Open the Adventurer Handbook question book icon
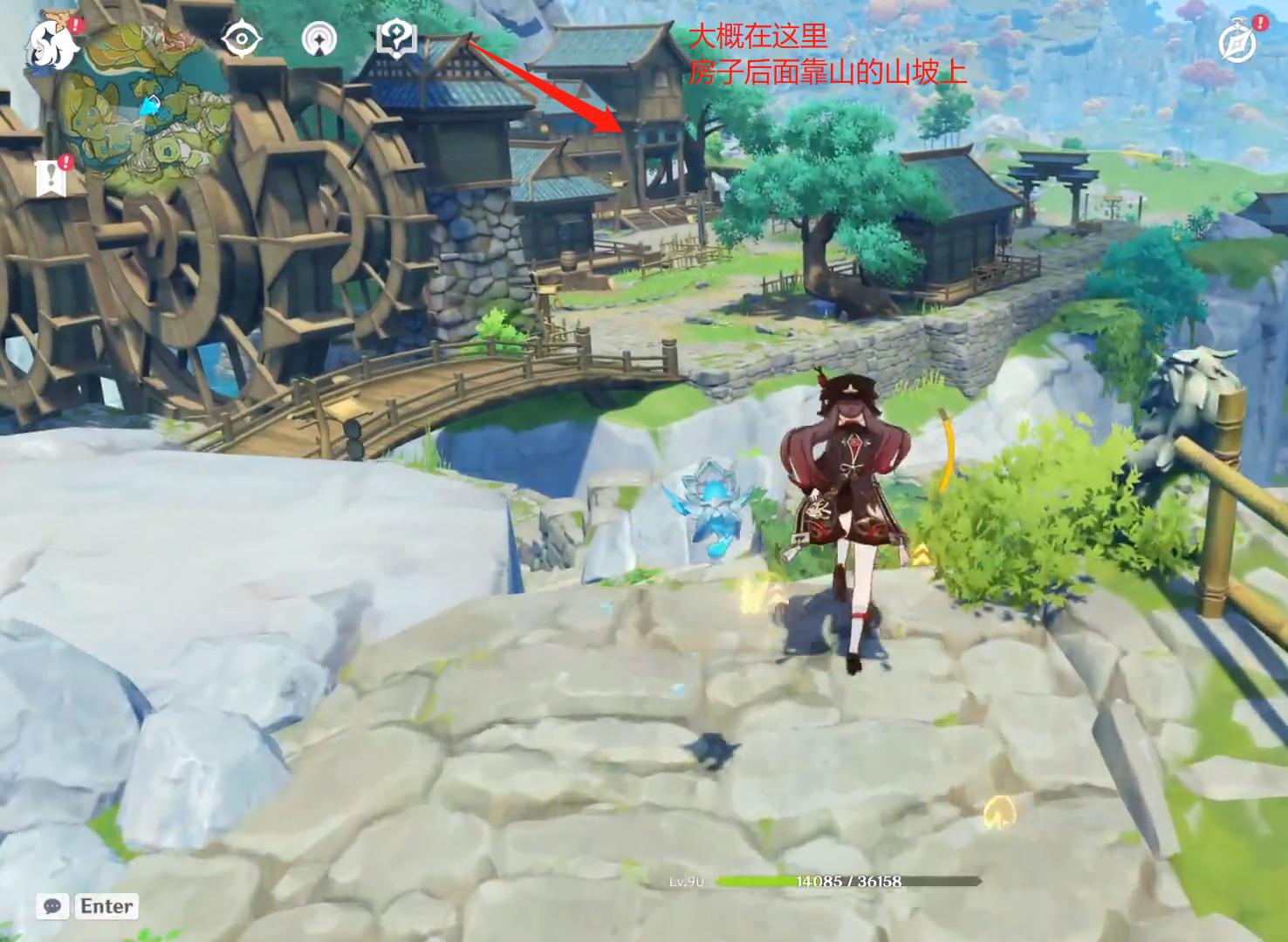Image resolution: width=1288 pixels, height=942 pixels. click(x=395, y=38)
